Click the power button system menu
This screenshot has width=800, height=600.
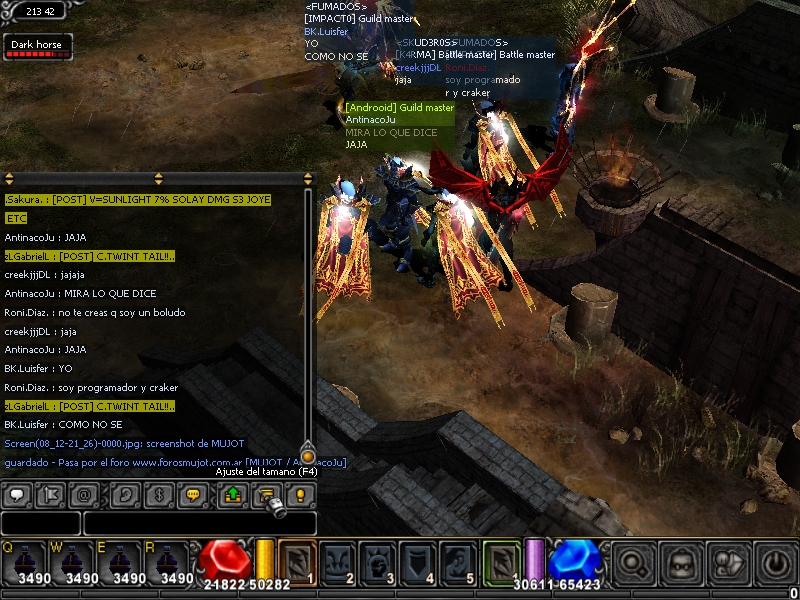point(777,563)
